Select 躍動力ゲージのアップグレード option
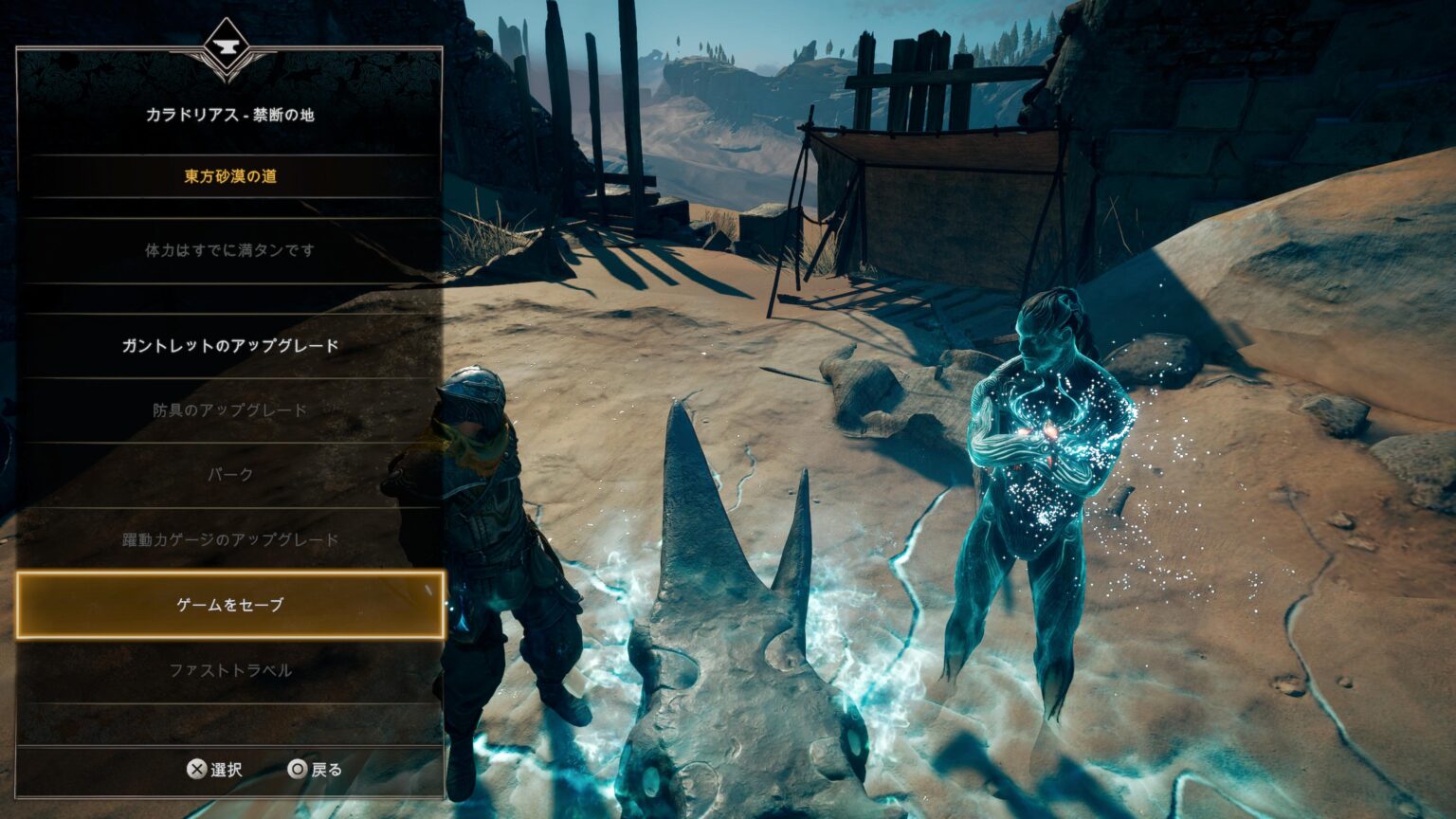Viewport: 1456px width, 819px height. 230,540
